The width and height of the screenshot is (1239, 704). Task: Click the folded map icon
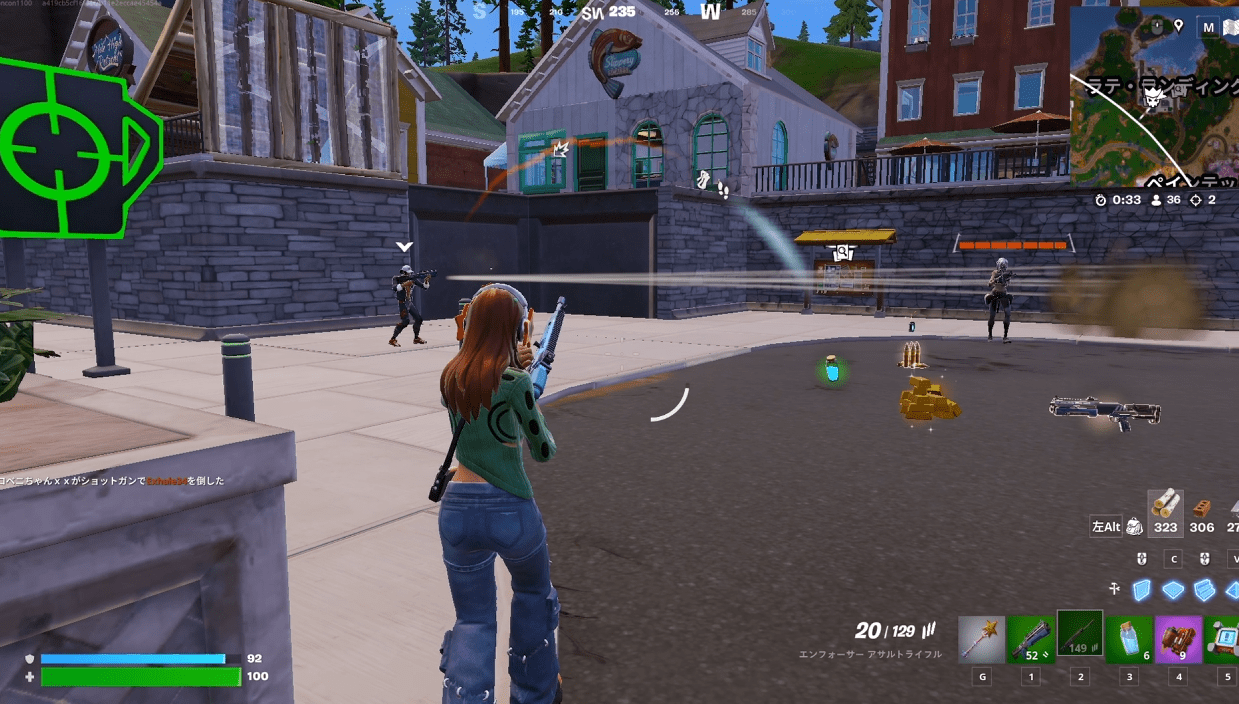pos(1231,27)
